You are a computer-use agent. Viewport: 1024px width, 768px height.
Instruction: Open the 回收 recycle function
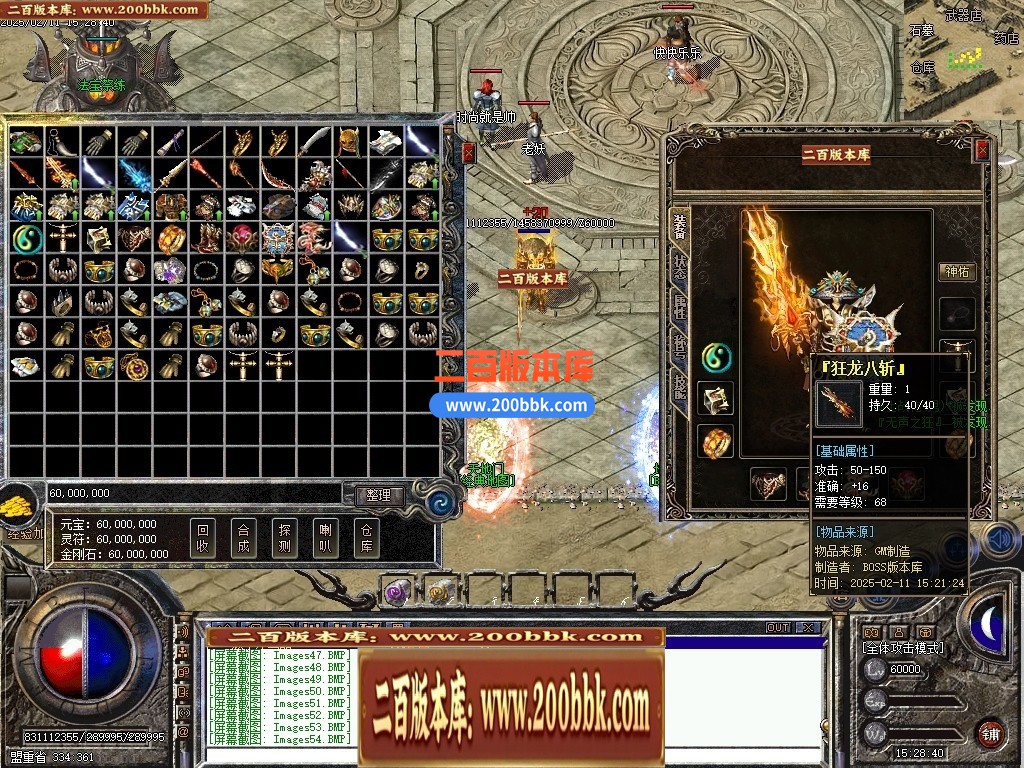click(x=203, y=539)
